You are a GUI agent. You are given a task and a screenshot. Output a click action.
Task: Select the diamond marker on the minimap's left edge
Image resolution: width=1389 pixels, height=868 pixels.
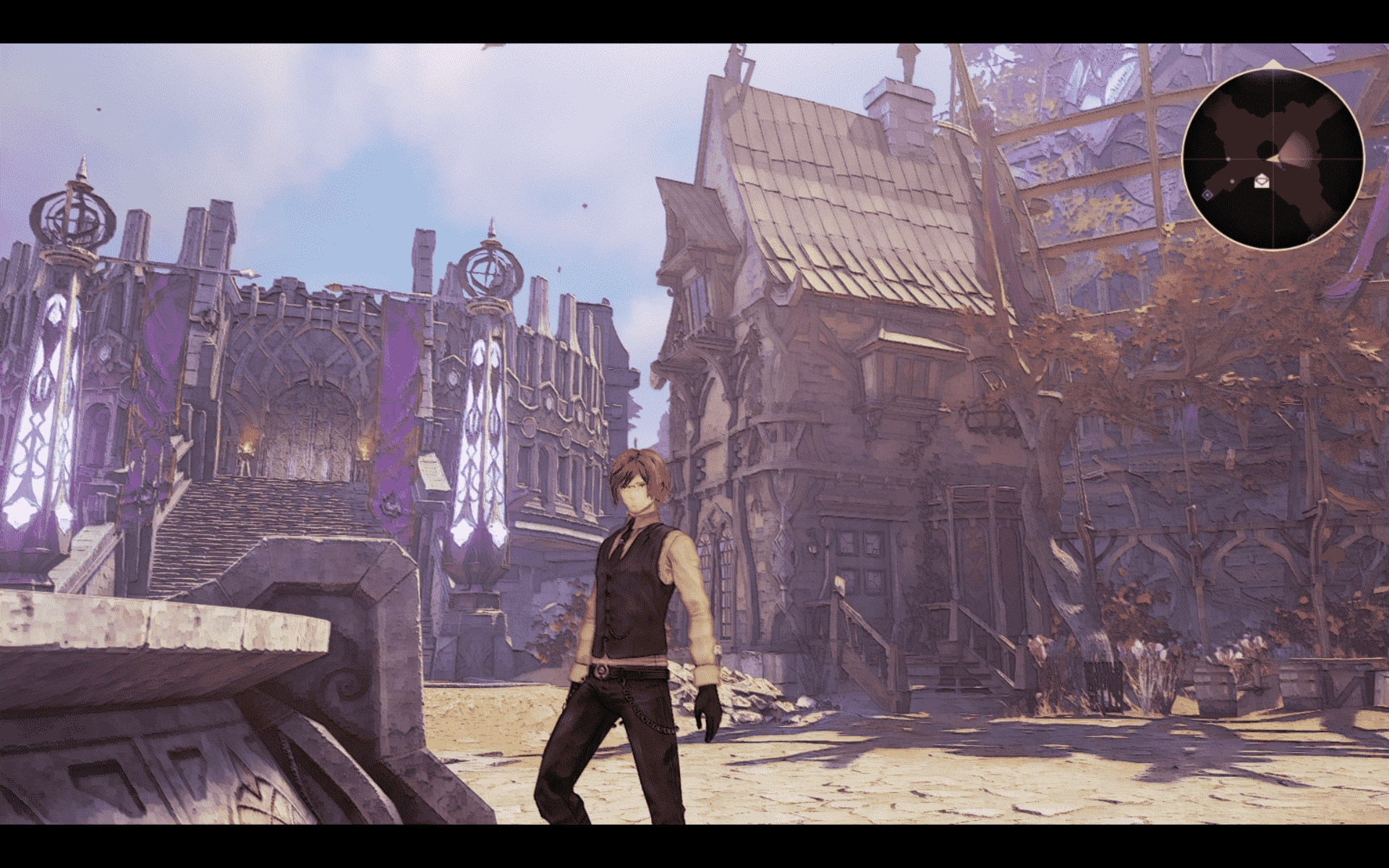click(1207, 195)
